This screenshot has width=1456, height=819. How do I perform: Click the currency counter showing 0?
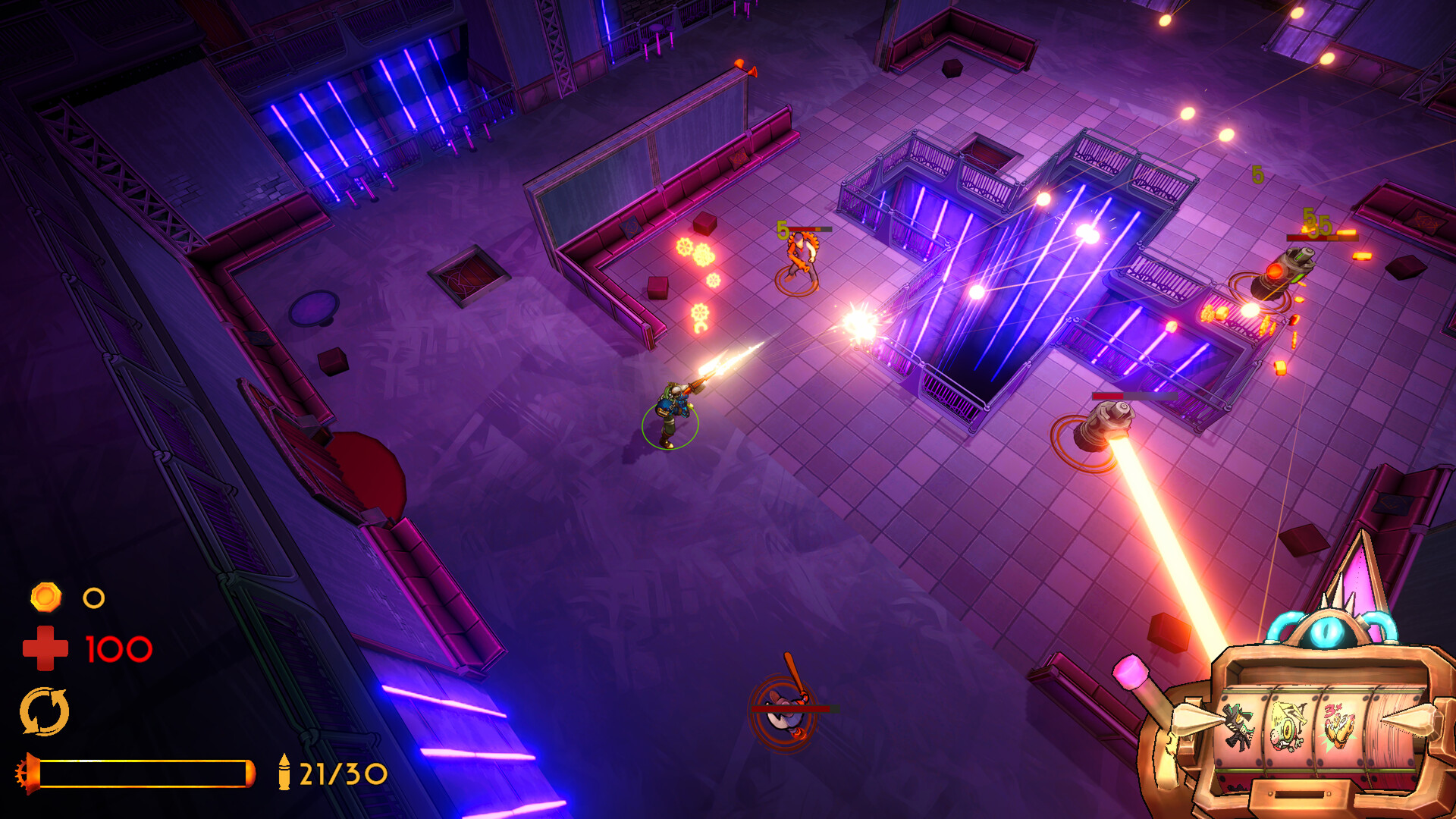coord(93,599)
